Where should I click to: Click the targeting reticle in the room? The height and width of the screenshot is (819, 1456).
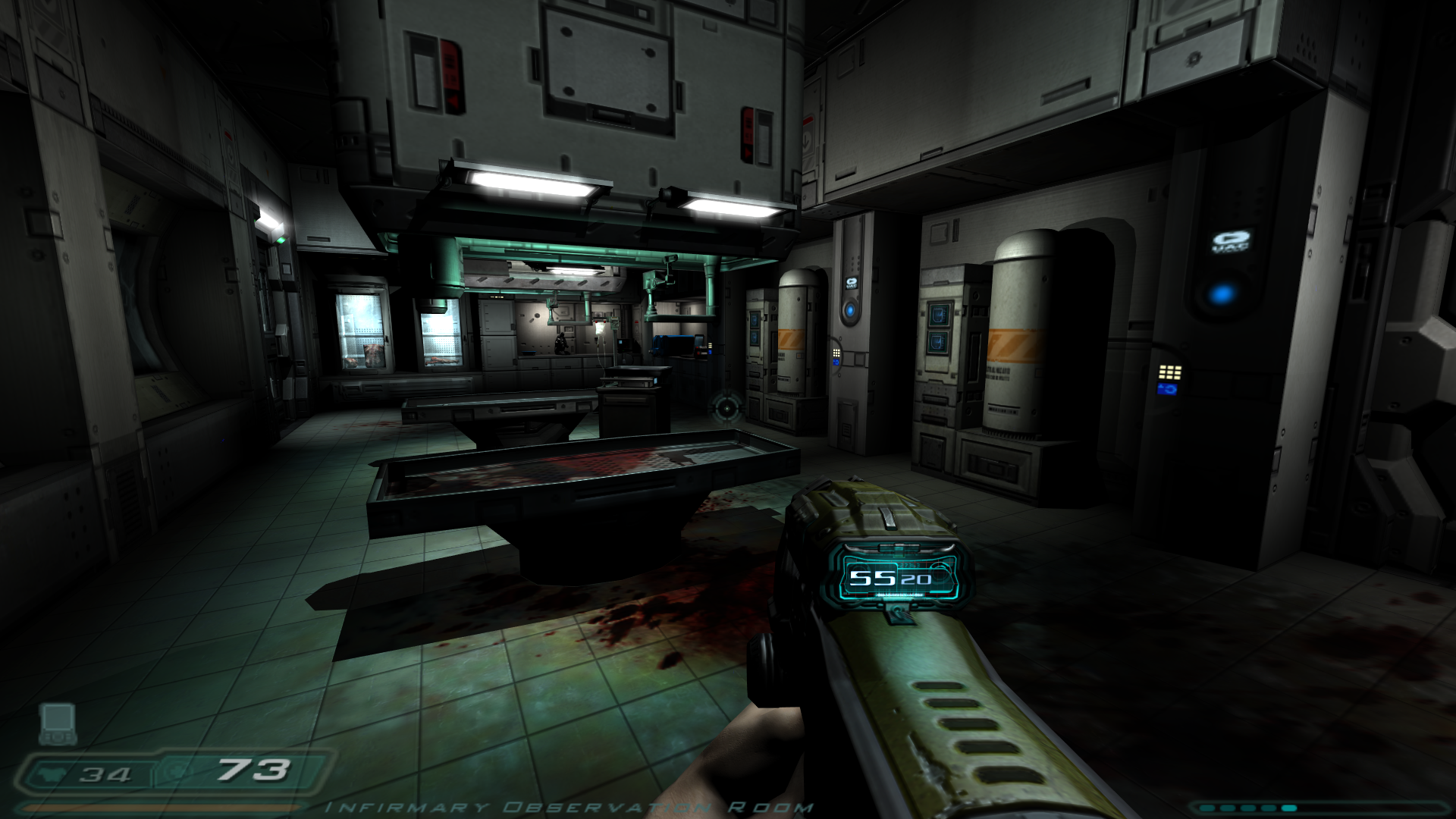(x=726, y=410)
